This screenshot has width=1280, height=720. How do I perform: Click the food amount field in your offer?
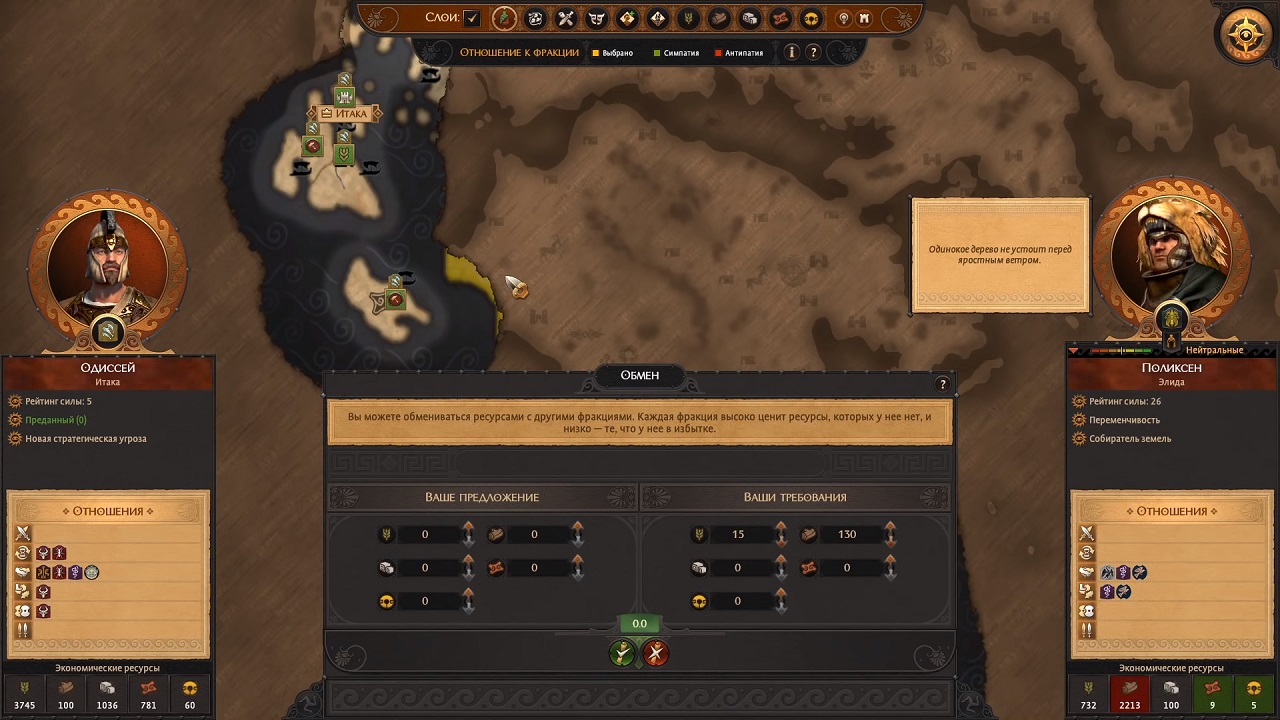[x=425, y=534]
